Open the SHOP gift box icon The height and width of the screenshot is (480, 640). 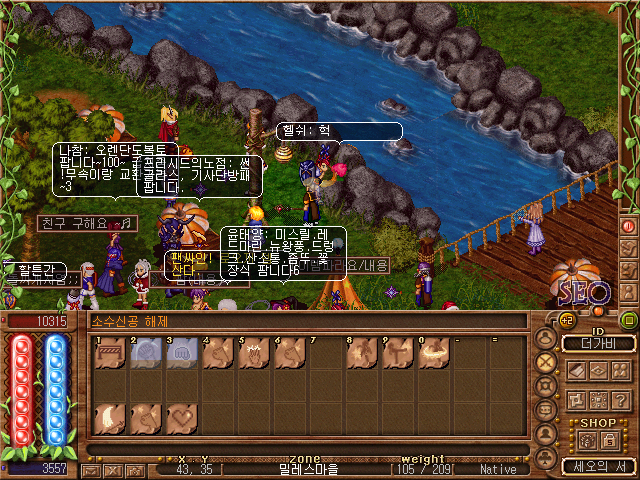pos(586,440)
